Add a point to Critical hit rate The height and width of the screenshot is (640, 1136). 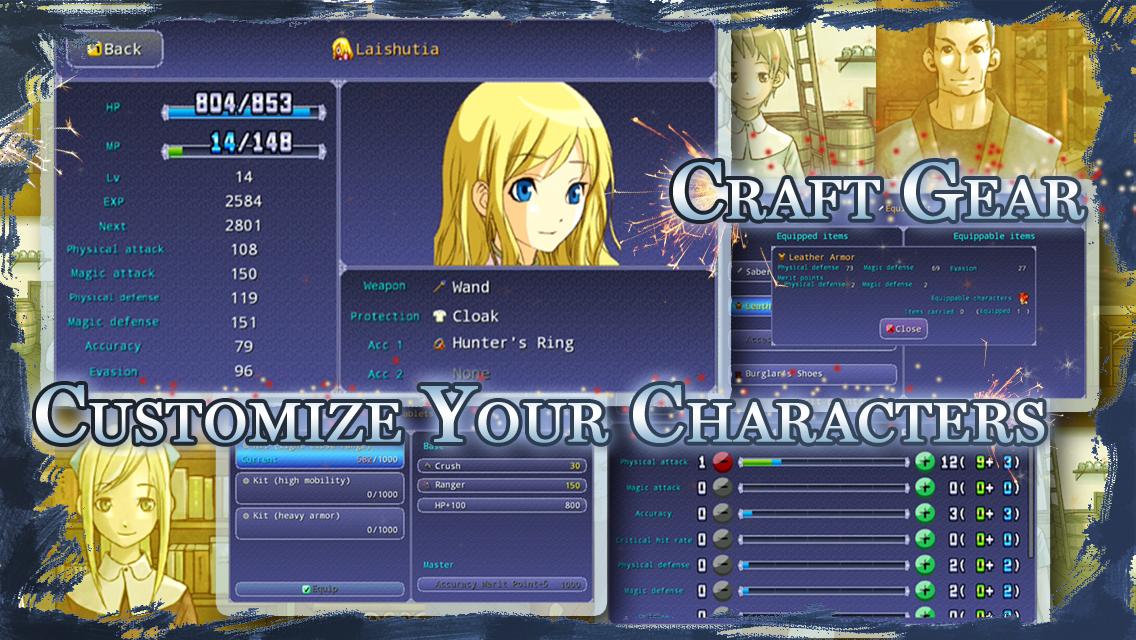(x=925, y=539)
